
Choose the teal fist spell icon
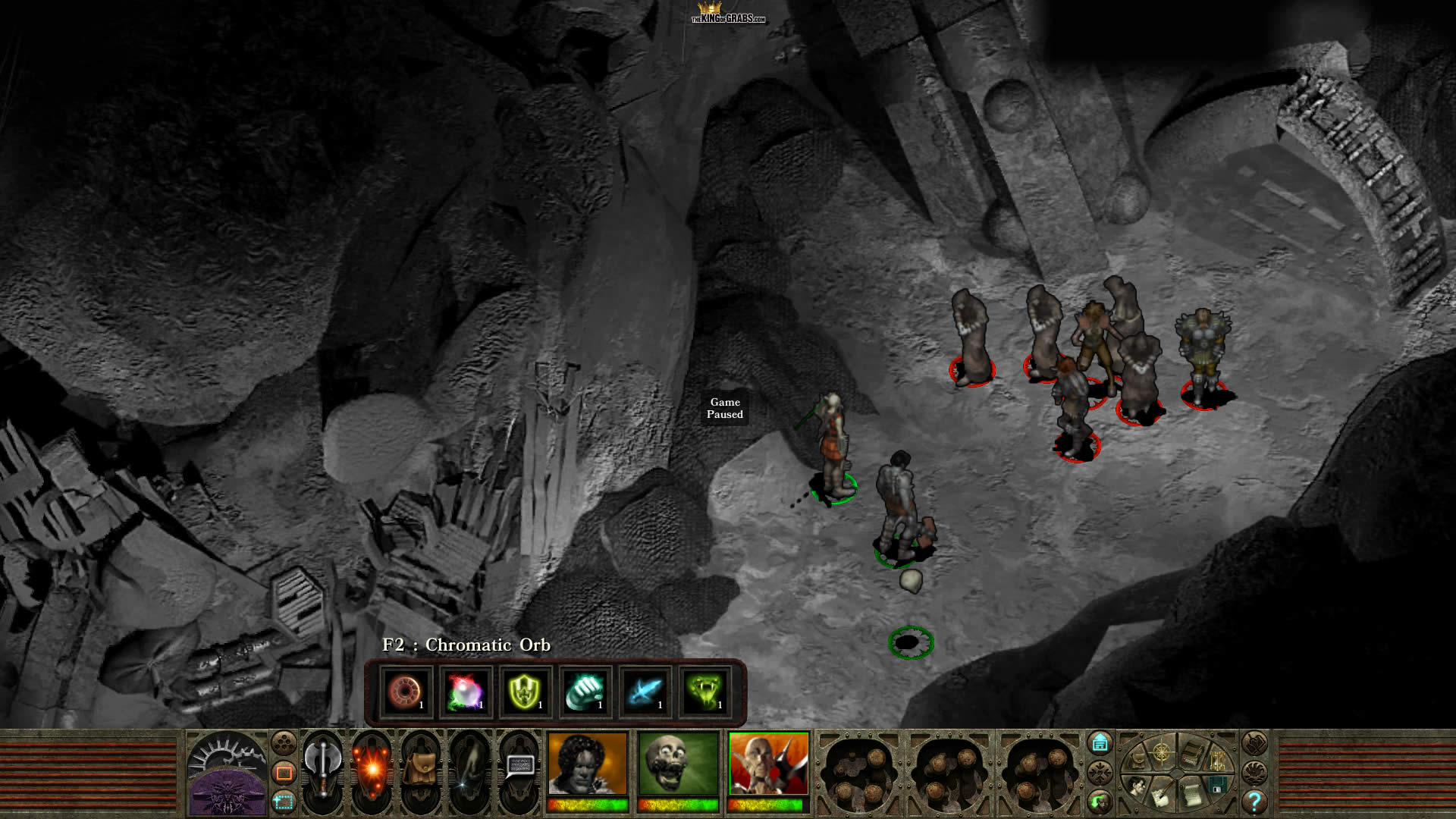coord(585,692)
